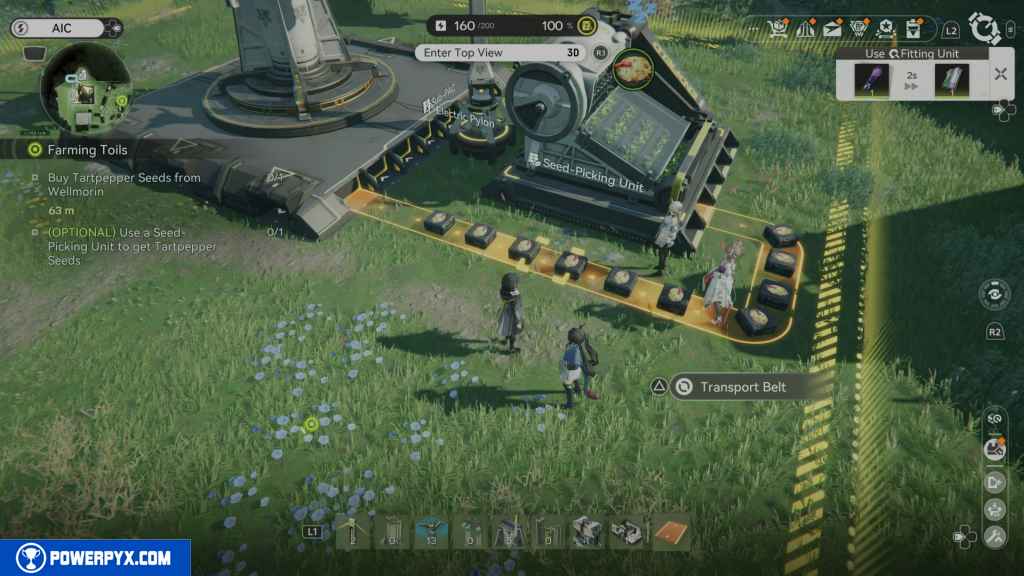Open the shopping cart store icon

(x=778, y=30)
